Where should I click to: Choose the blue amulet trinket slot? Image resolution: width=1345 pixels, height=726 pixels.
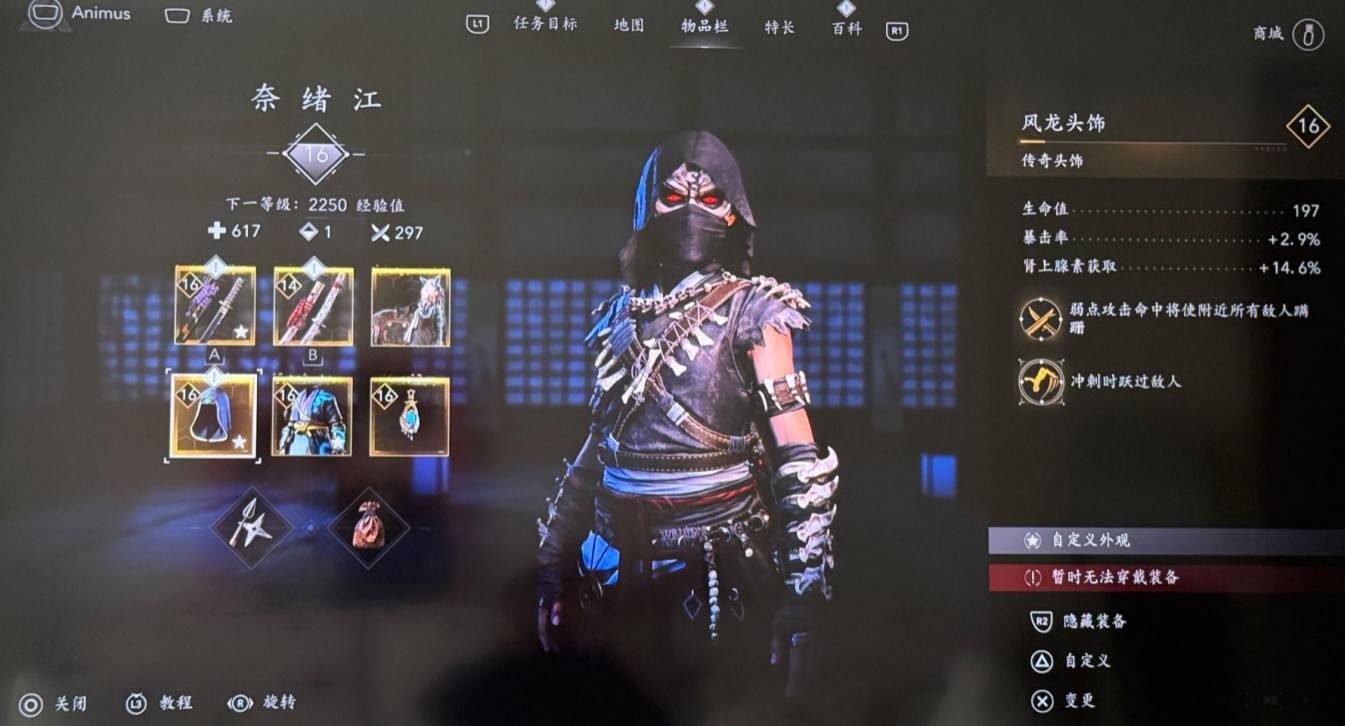[410, 416]
